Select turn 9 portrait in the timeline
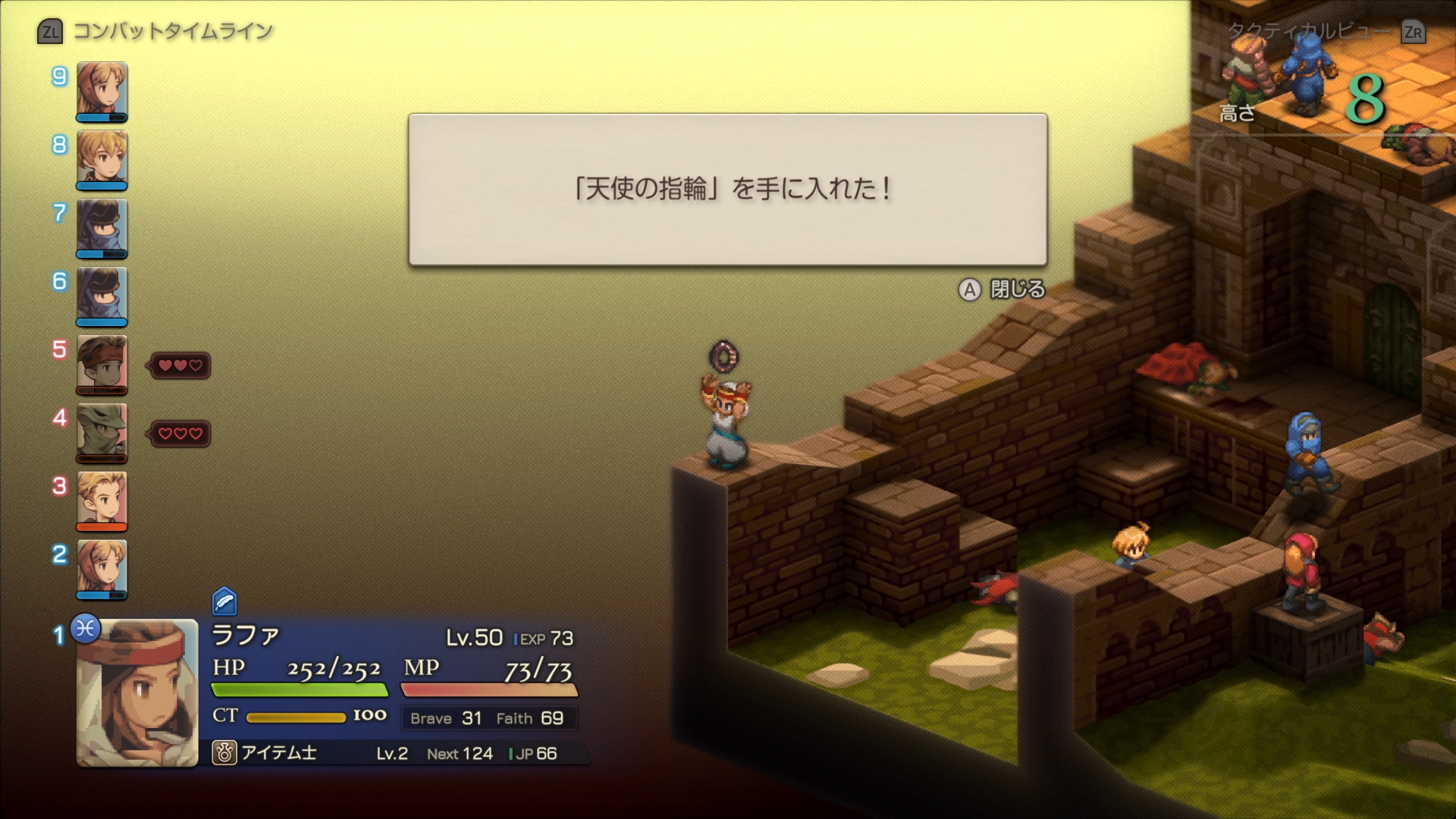 (x=102, y=91)
